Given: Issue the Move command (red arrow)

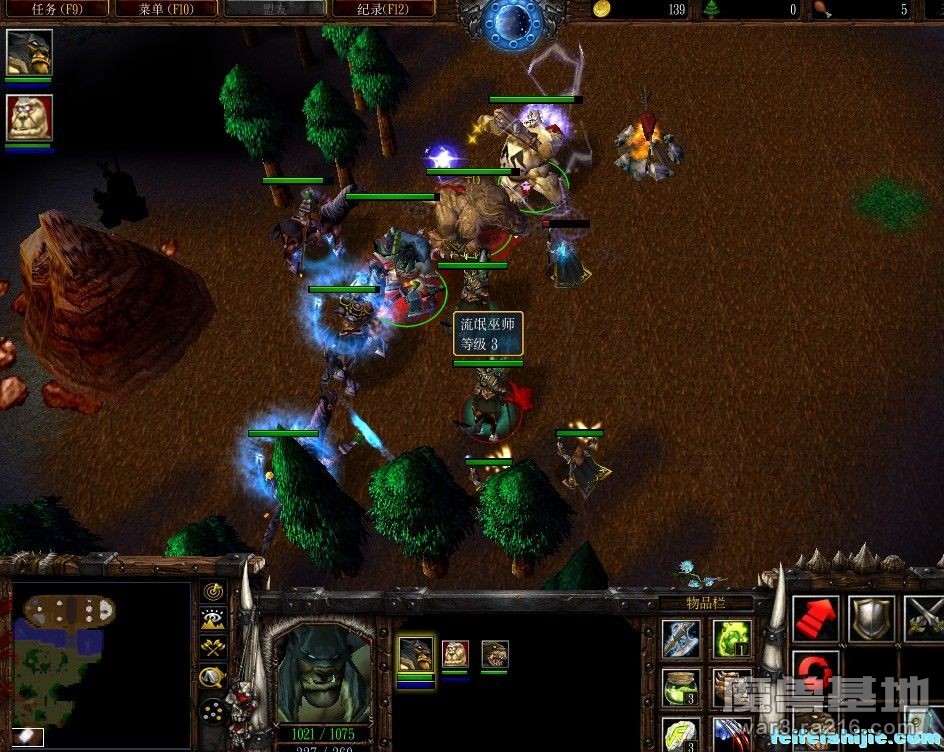Looking at the screenshot, I should pyautogui.click(x=816, y=619).
